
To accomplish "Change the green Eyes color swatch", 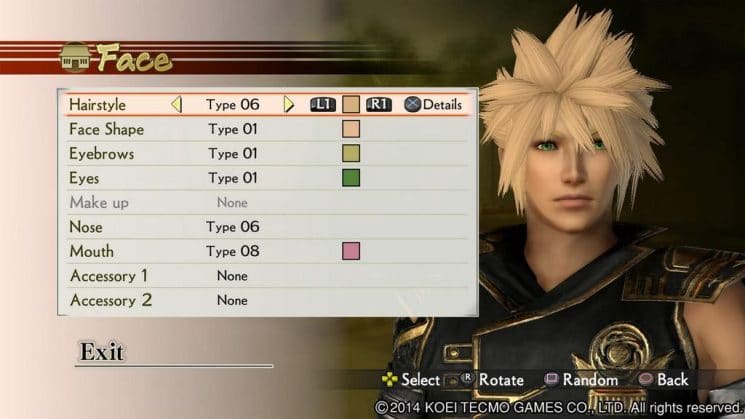I will [x=351, y=178].
